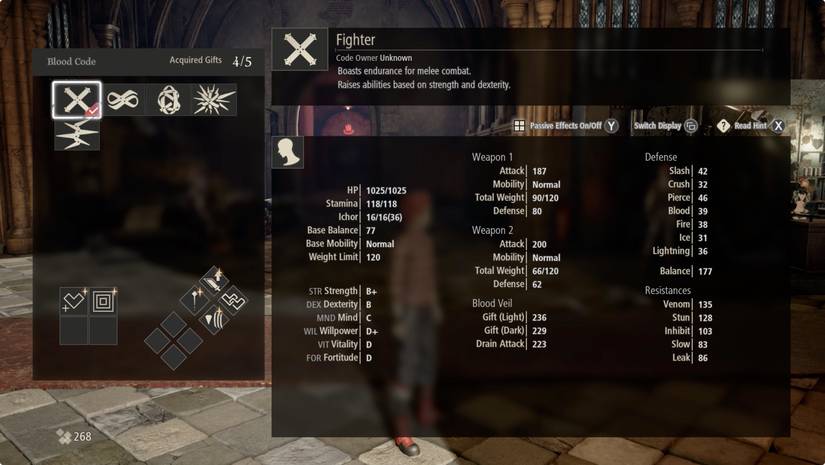The height and width of the screenshot is (465, 825).
Task: Click the Switch Display option
Action: tap(664, 126)
